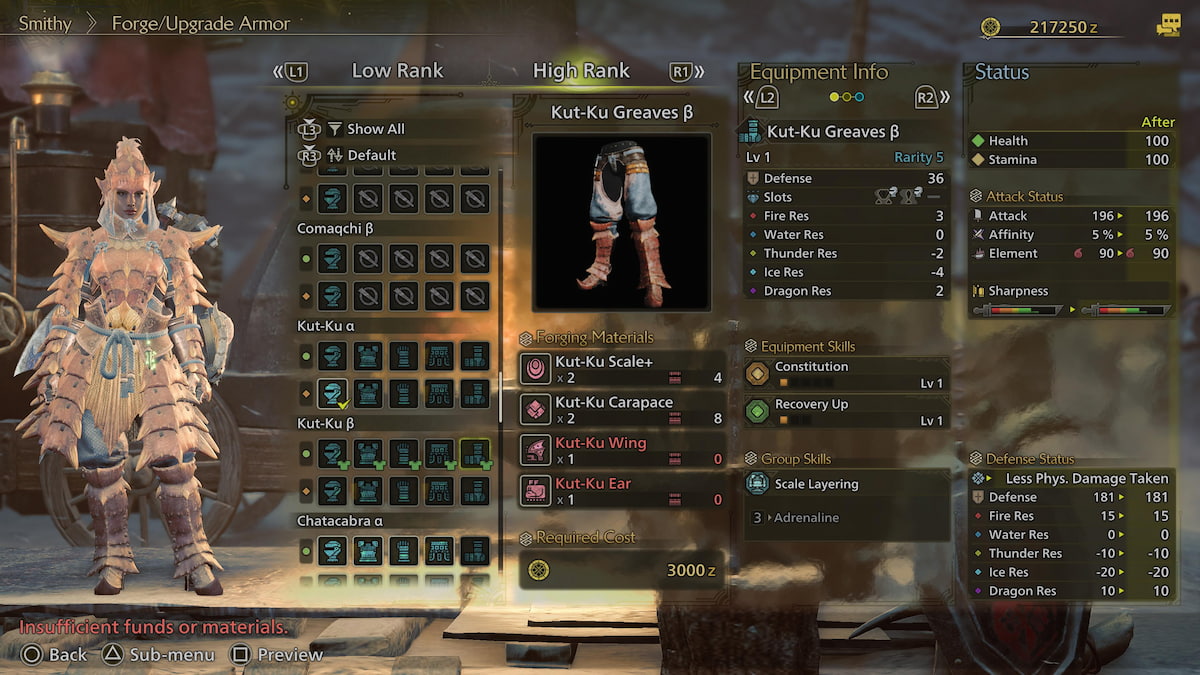The width and height of the screenshot is (1200, 675).
Task: Select the Kut-Ku Scale+ material row
Action: point(621,369)
